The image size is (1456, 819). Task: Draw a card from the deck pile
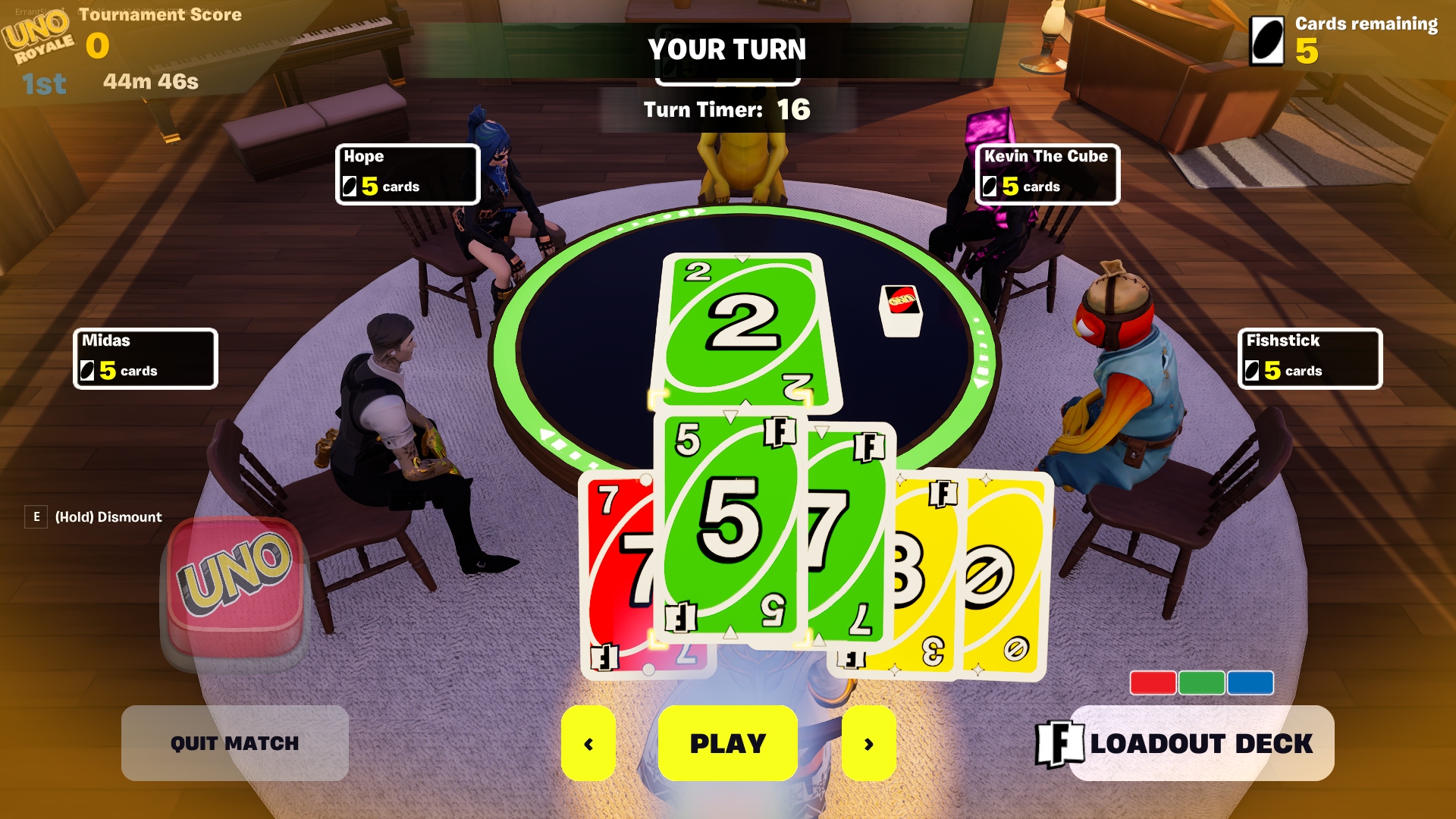pos(900,309)
